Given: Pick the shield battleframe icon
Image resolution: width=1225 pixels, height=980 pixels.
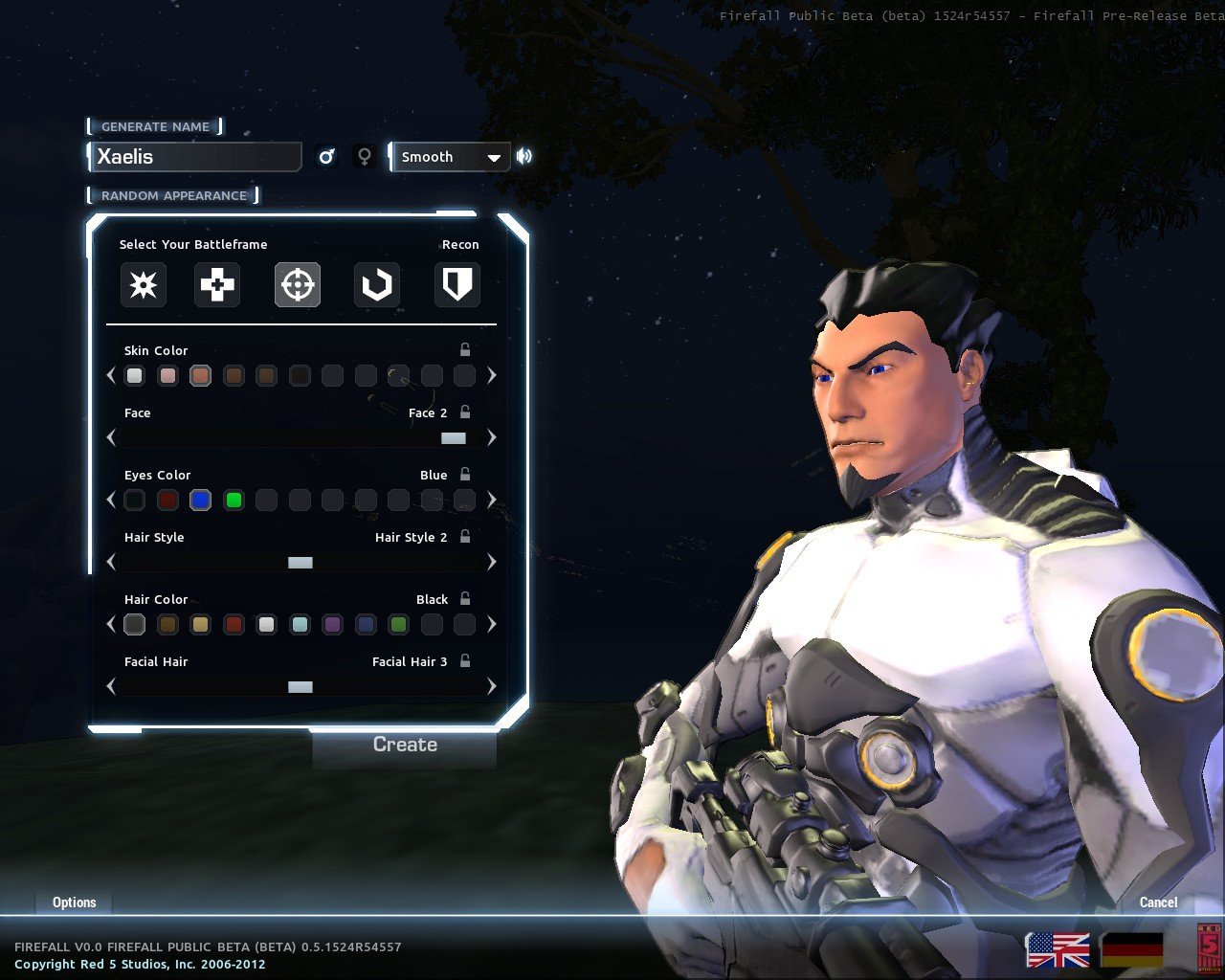Looking at the screenshot, I should coord(457,284).
